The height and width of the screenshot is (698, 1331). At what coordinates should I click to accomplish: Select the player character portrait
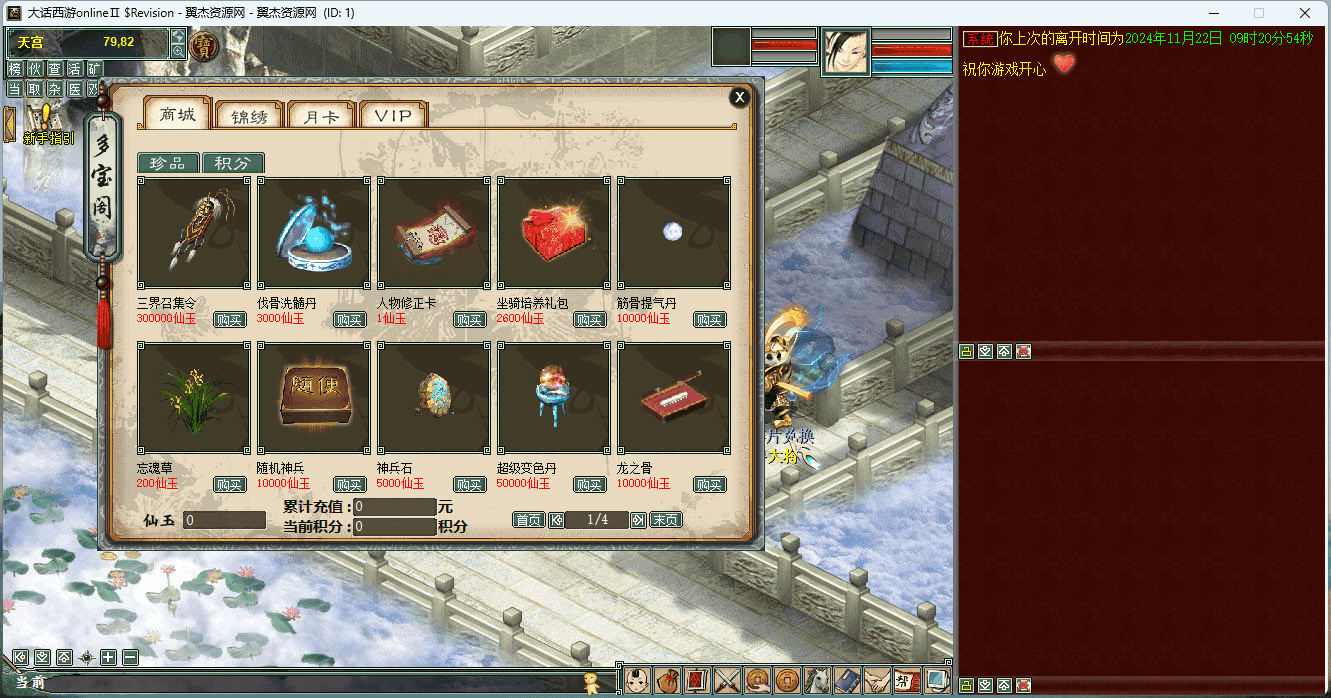pyautogui.click(x=846, y=51)
